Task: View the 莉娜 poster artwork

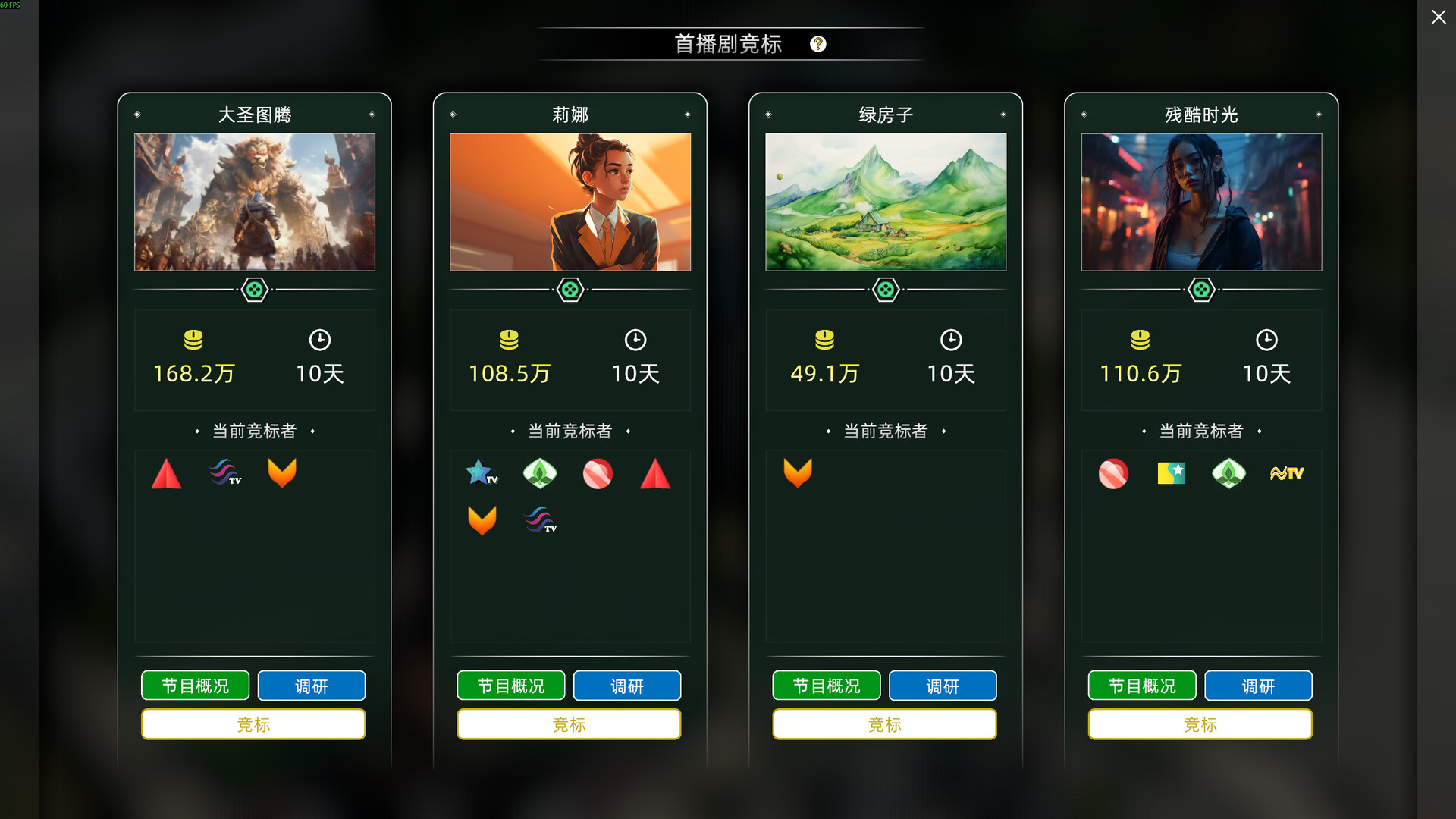Action: pos(570,202)
